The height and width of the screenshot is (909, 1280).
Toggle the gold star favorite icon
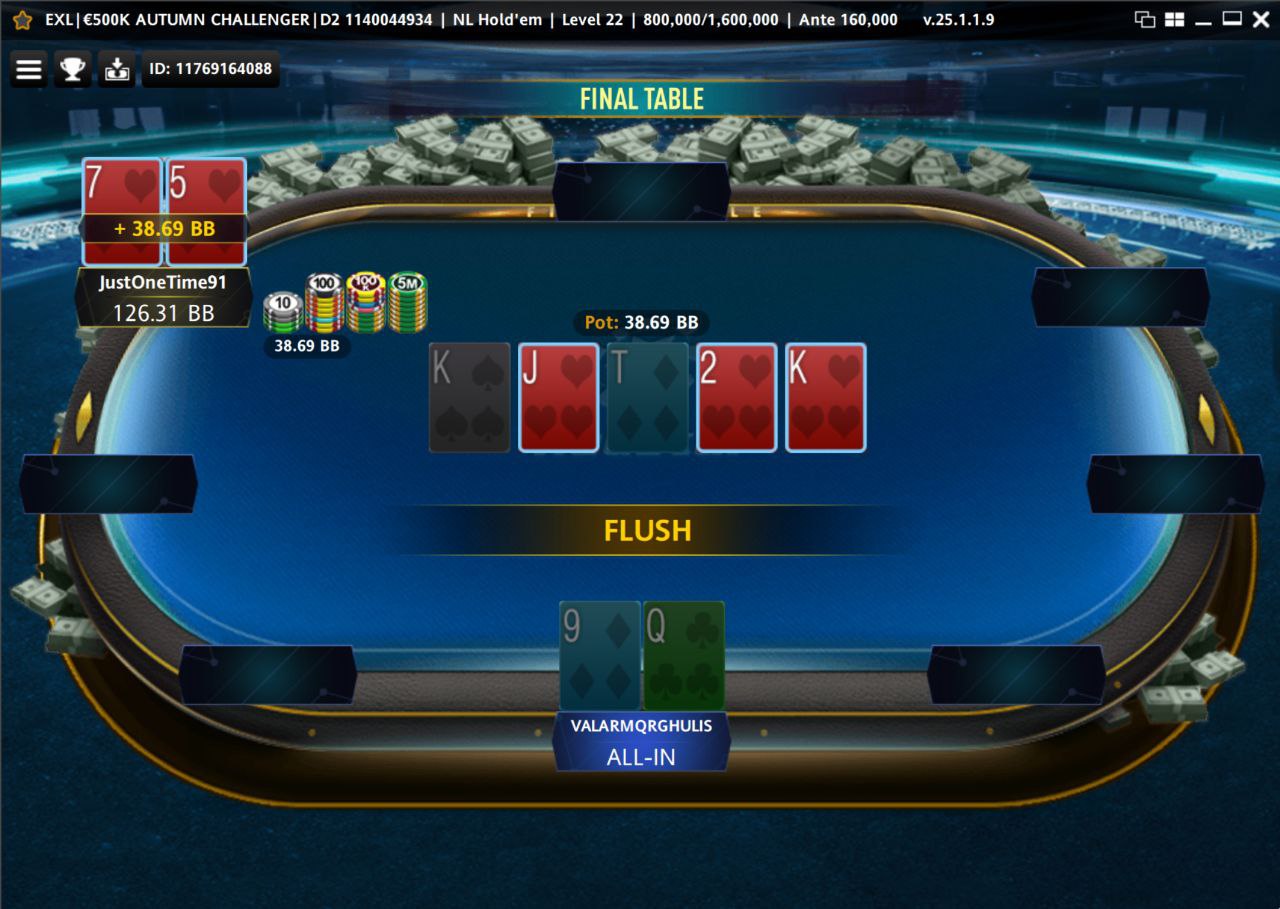tap(22, 19)
